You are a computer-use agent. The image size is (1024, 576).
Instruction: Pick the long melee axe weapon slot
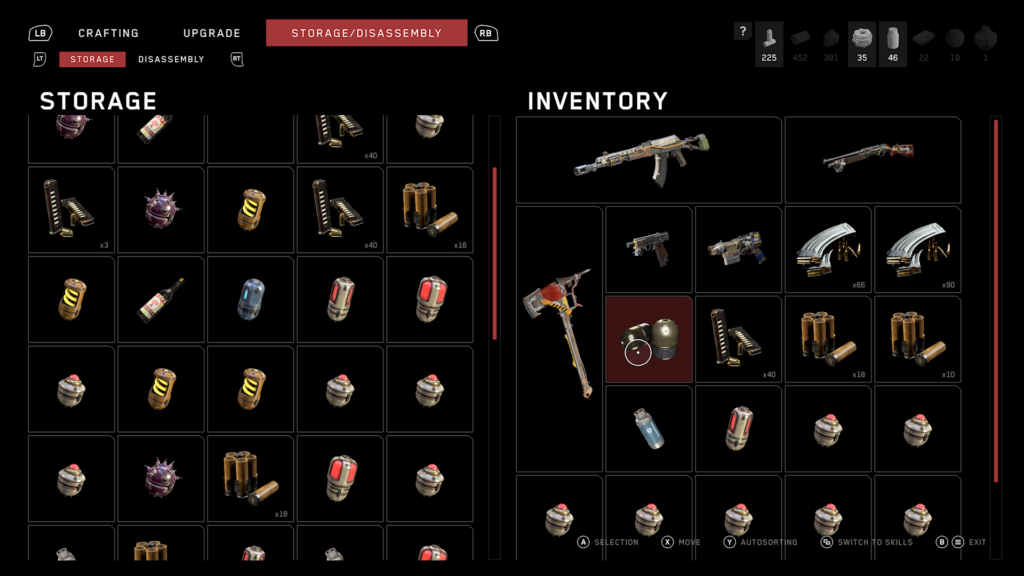559,340
